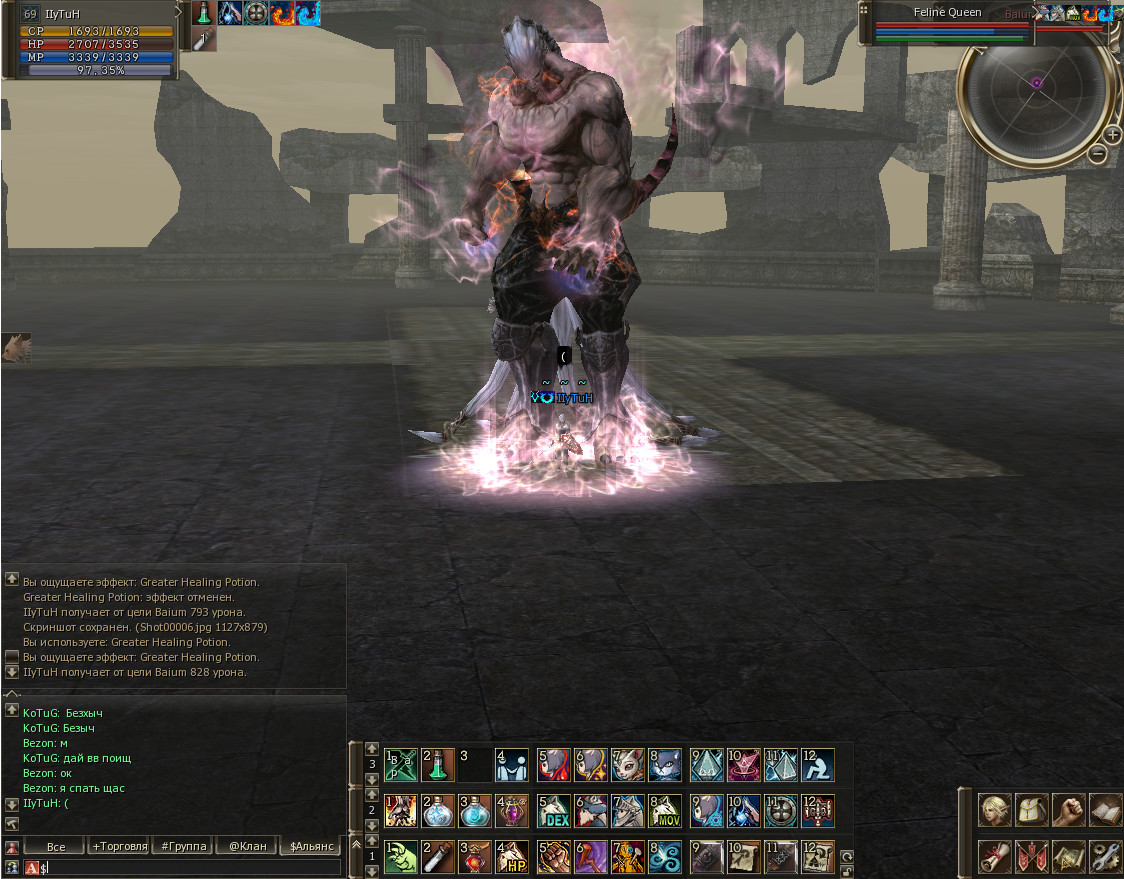Switch chat to the Все tab
1124x879 pixels.
(x=56, y=847)
